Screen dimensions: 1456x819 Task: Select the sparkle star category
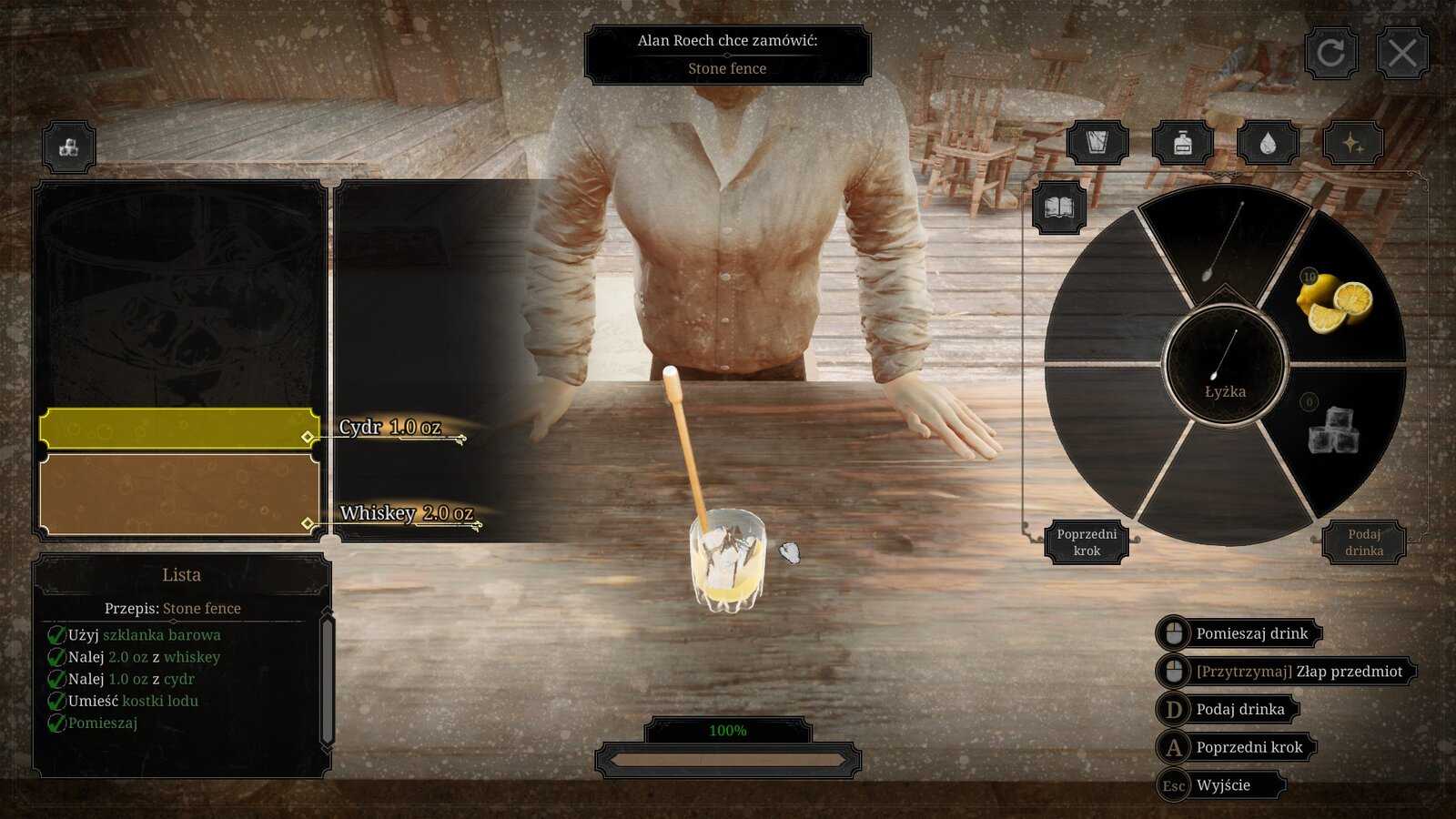tap(1352, 143)
